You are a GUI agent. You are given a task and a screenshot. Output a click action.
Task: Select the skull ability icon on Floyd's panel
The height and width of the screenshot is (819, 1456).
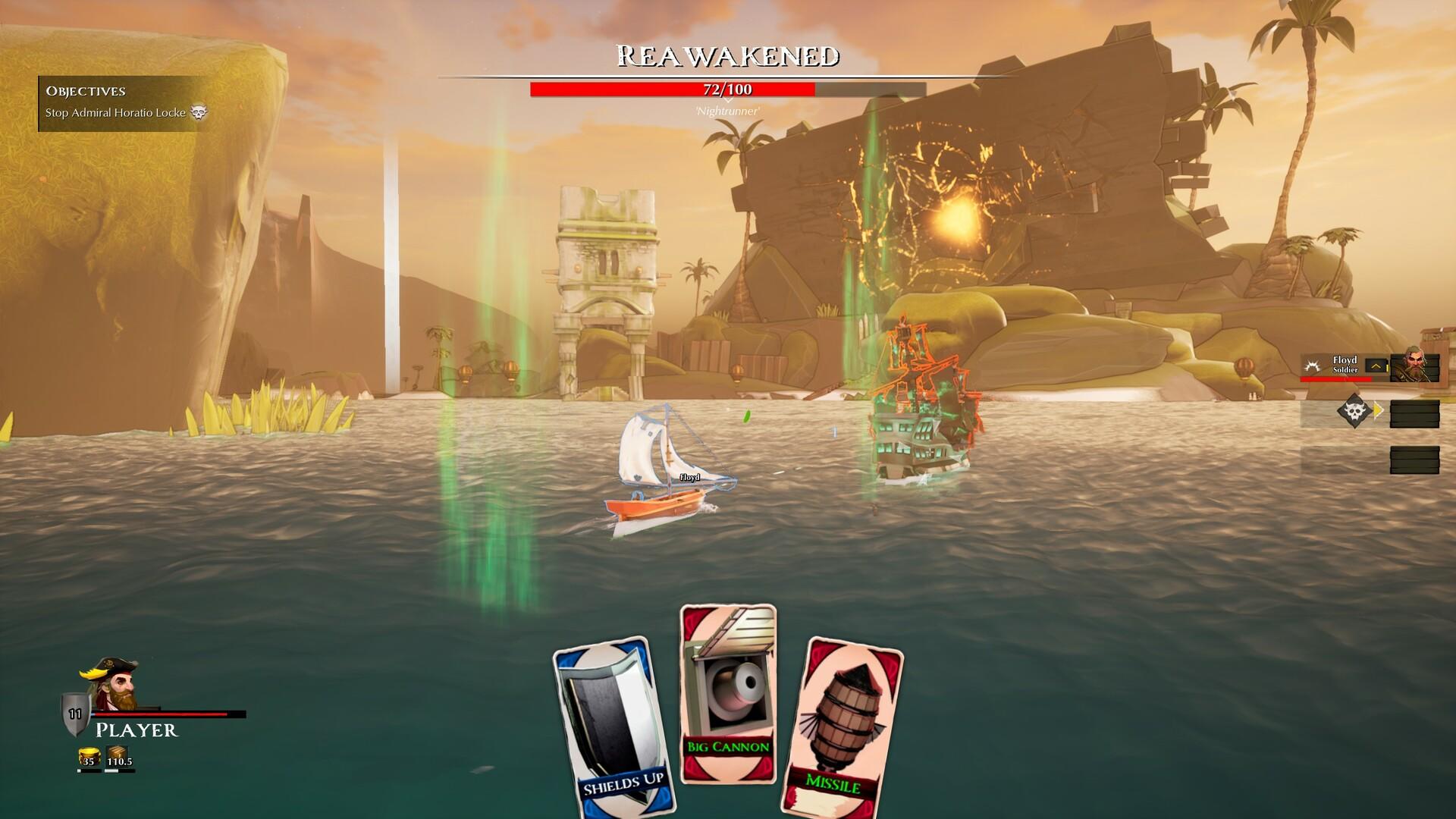coord(1356,411)
